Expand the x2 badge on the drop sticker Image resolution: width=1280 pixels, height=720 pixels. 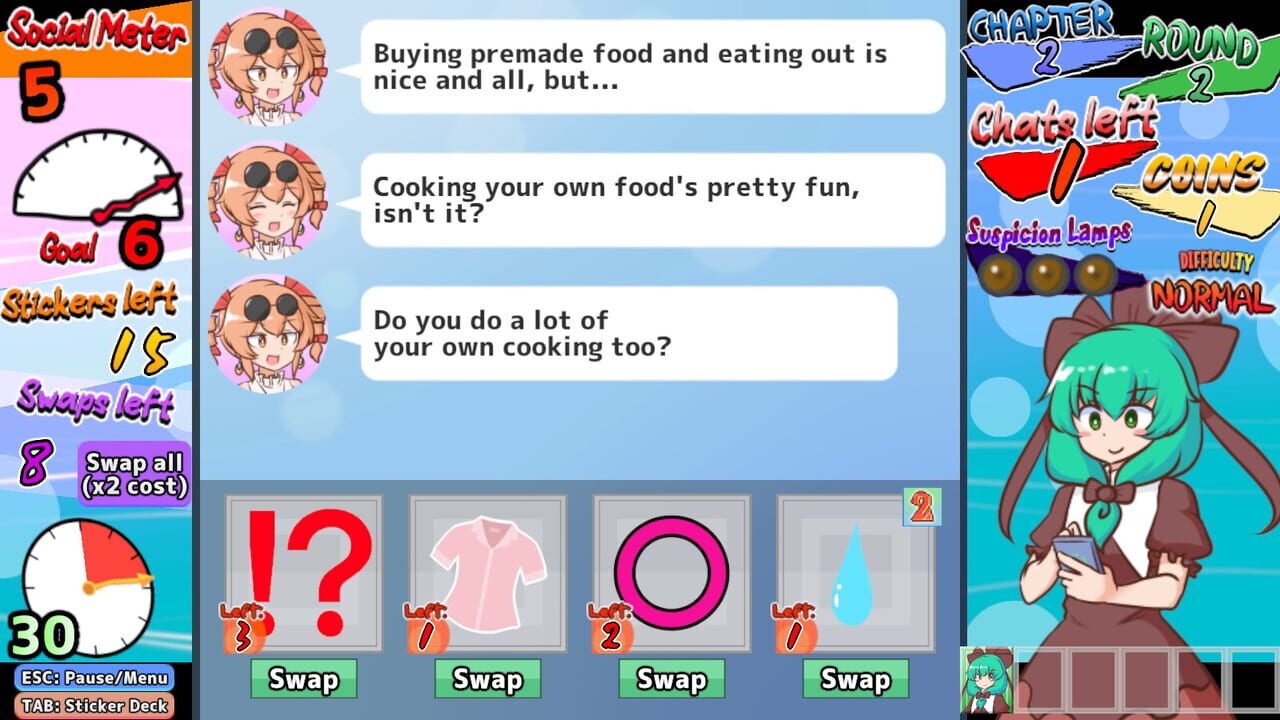pyautogui.click(x=922, y=507)
